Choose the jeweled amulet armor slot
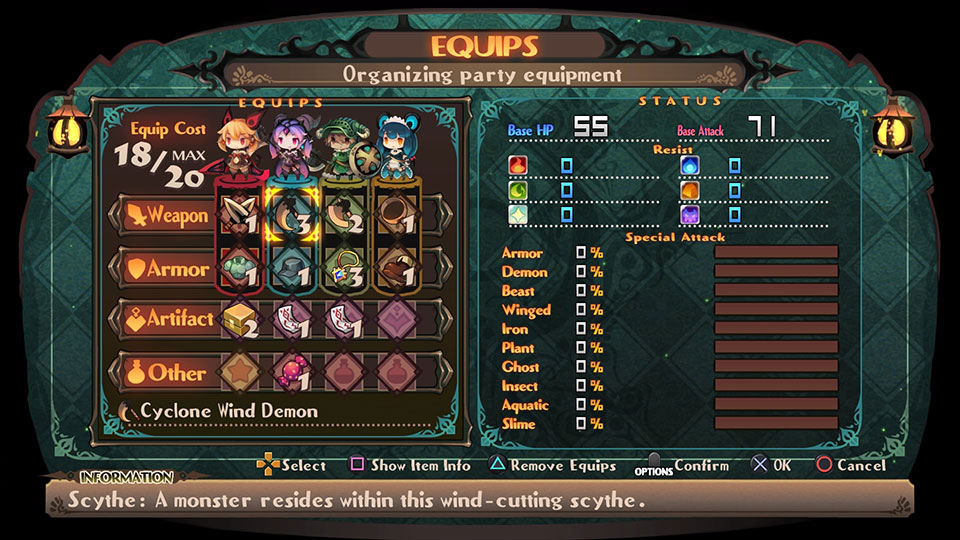This screenshot has width=960, height=540. coord(342,269)
